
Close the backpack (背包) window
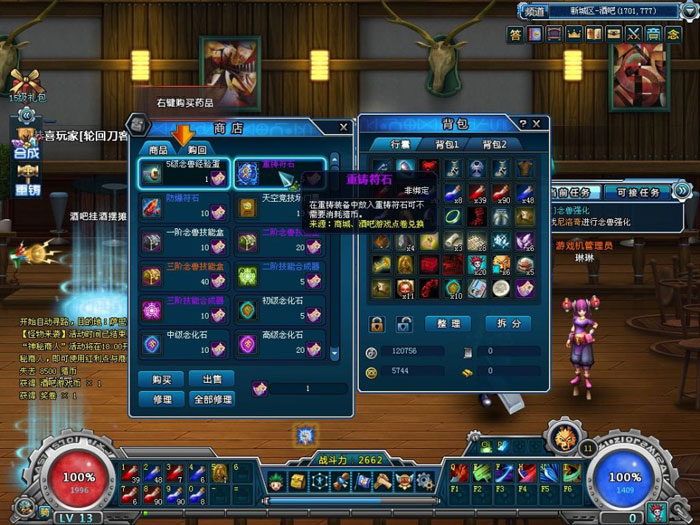click(538, 123)
